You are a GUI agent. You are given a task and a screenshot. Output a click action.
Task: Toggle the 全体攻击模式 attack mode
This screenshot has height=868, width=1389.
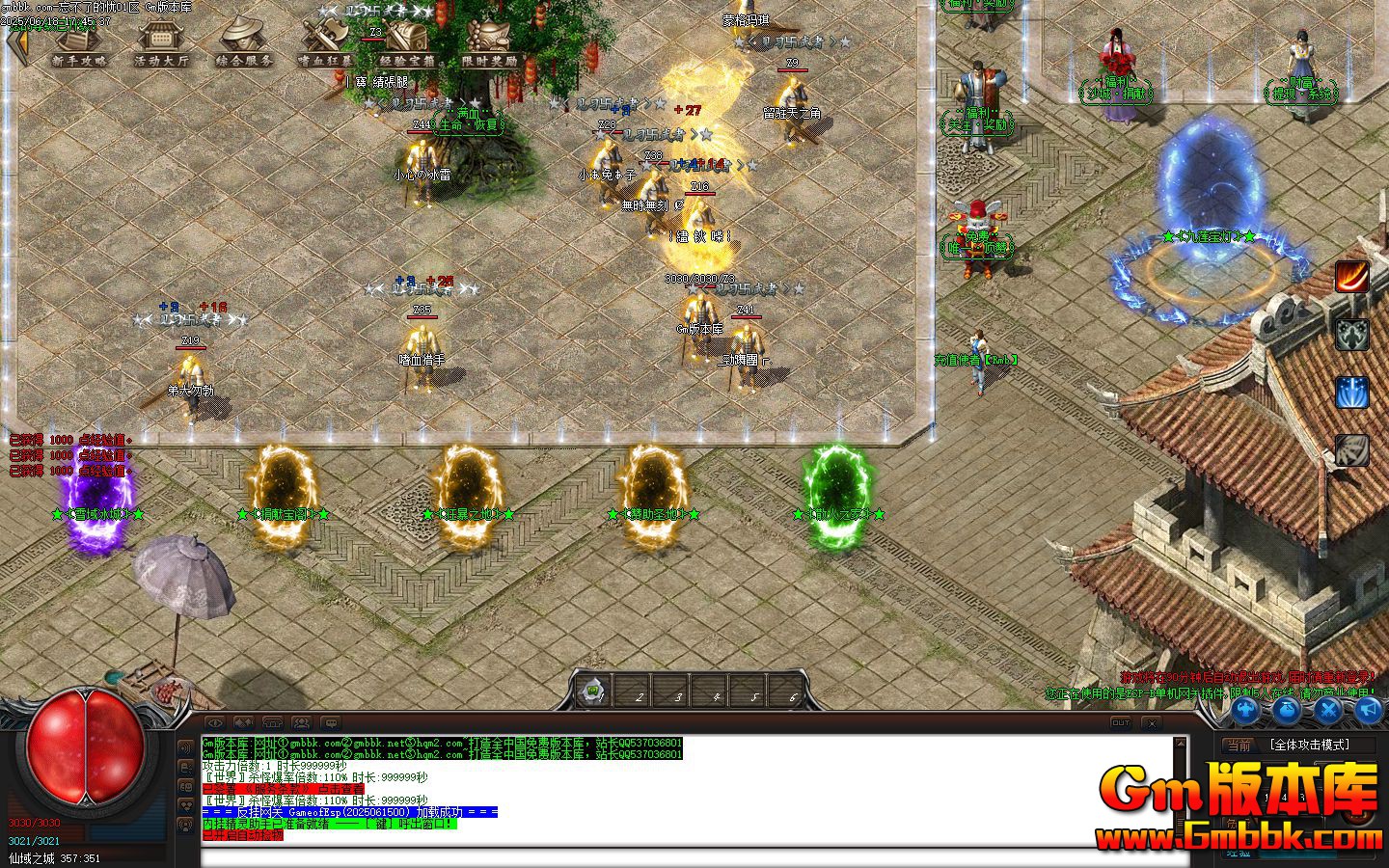[1310, 745]
